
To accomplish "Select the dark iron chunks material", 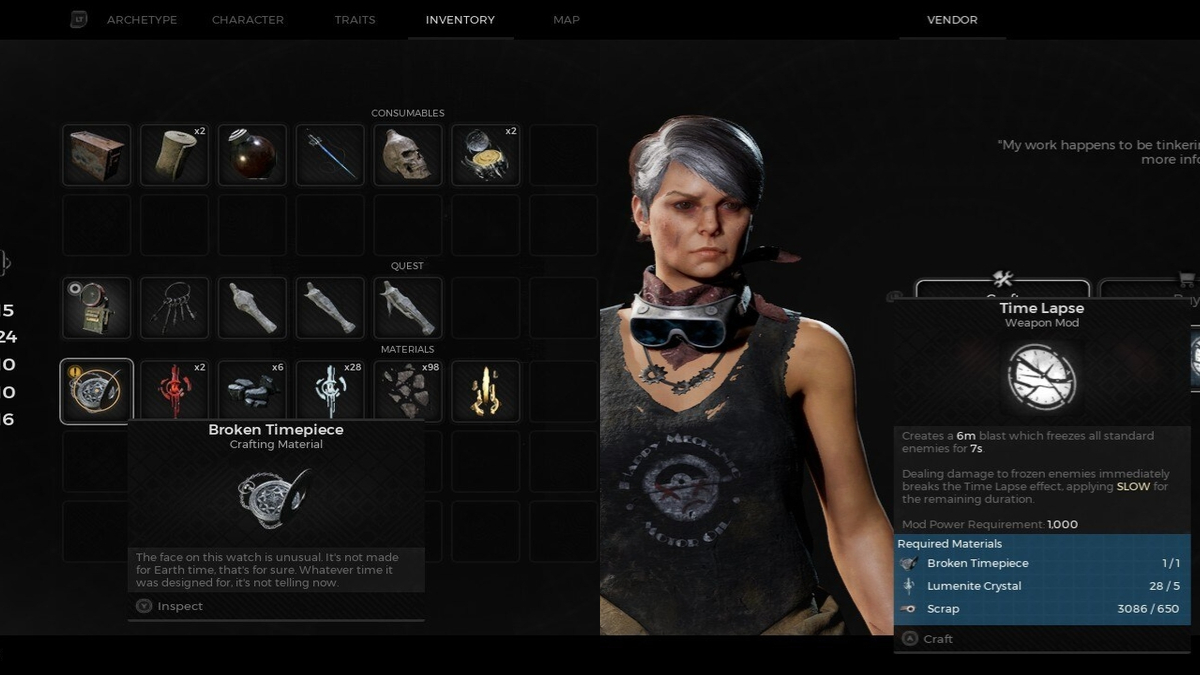I will (253, 391).
